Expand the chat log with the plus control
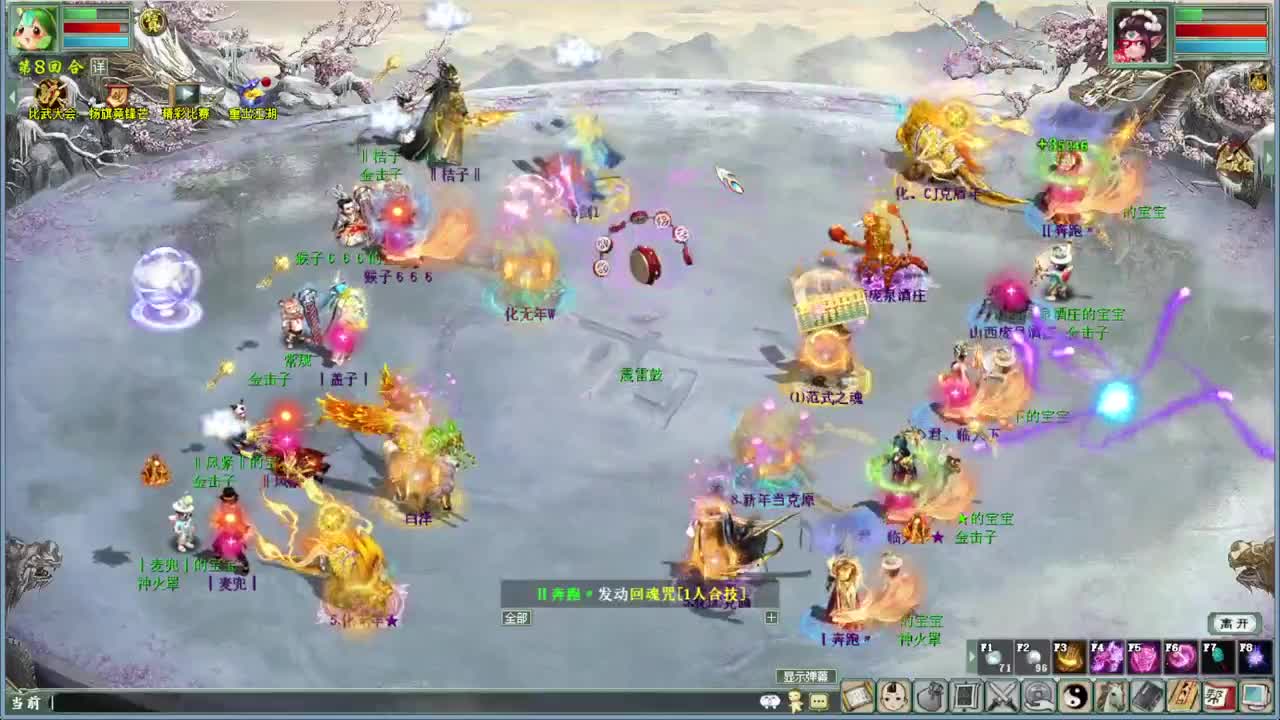1280x720 pixels. coord(771,617)
